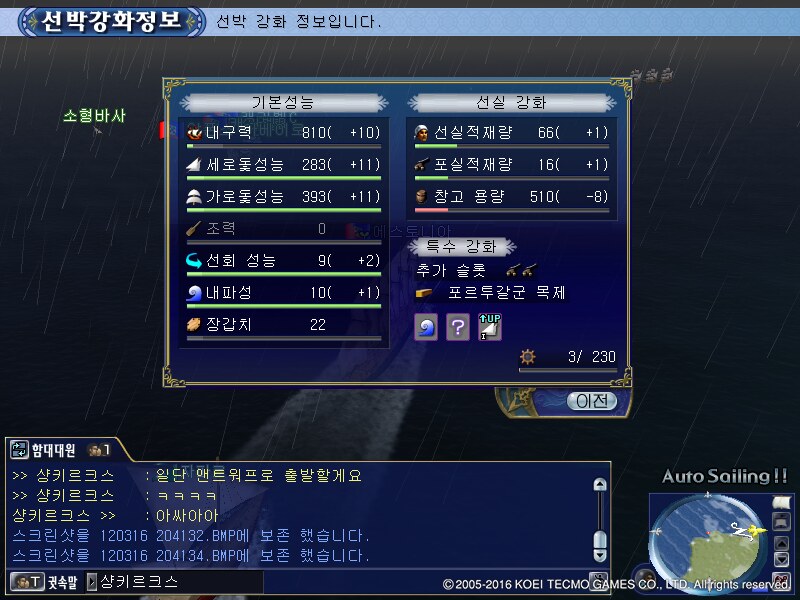The height and width of the screenshot is (600, 800).
Task: Click the chat scrollbar down arrow
Action: click(599, 554)
